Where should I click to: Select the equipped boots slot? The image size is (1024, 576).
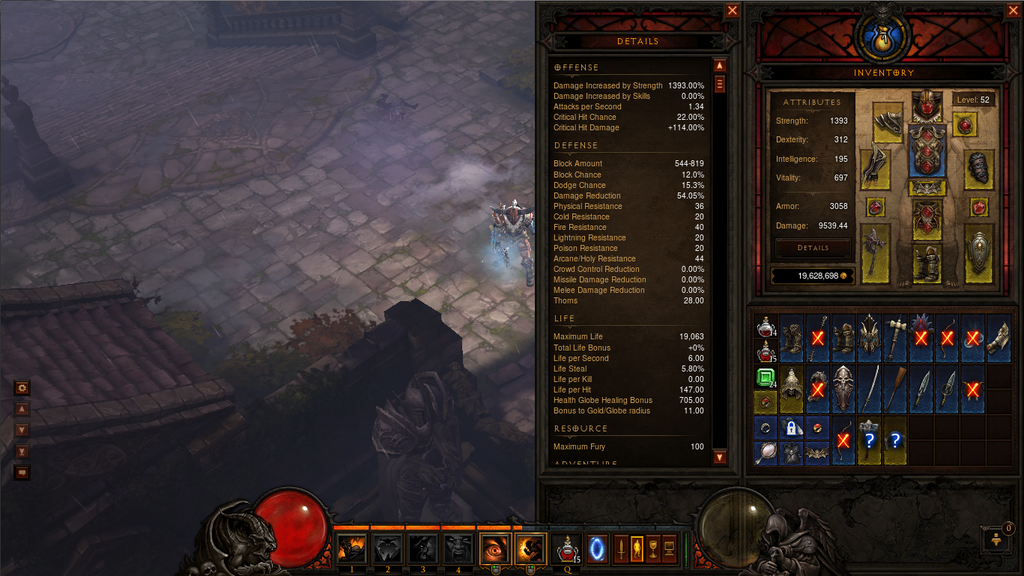[927, 264]
